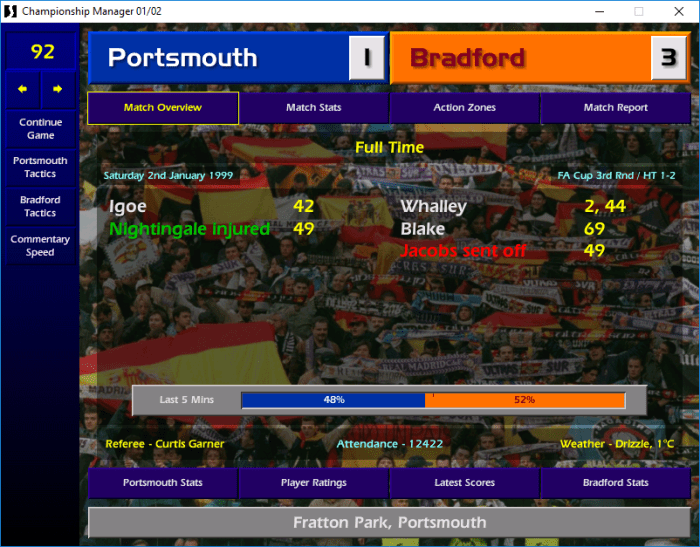View Portsmouth Stats
Image resolution: width=700 pixels, height=547 pixels.
(163, 483)
